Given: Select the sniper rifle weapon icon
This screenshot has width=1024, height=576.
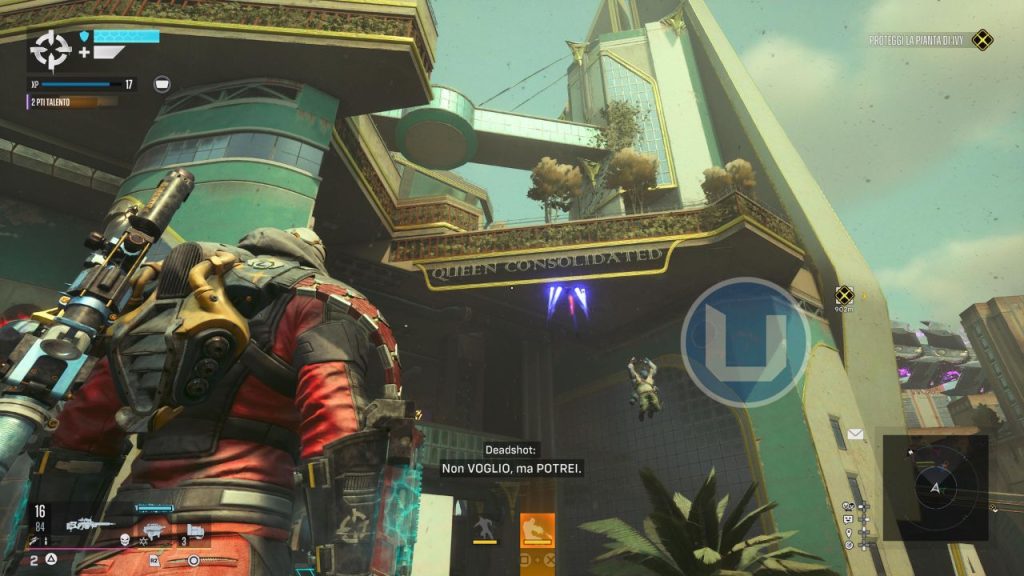Looking at the screenshot, I should 89,523.
